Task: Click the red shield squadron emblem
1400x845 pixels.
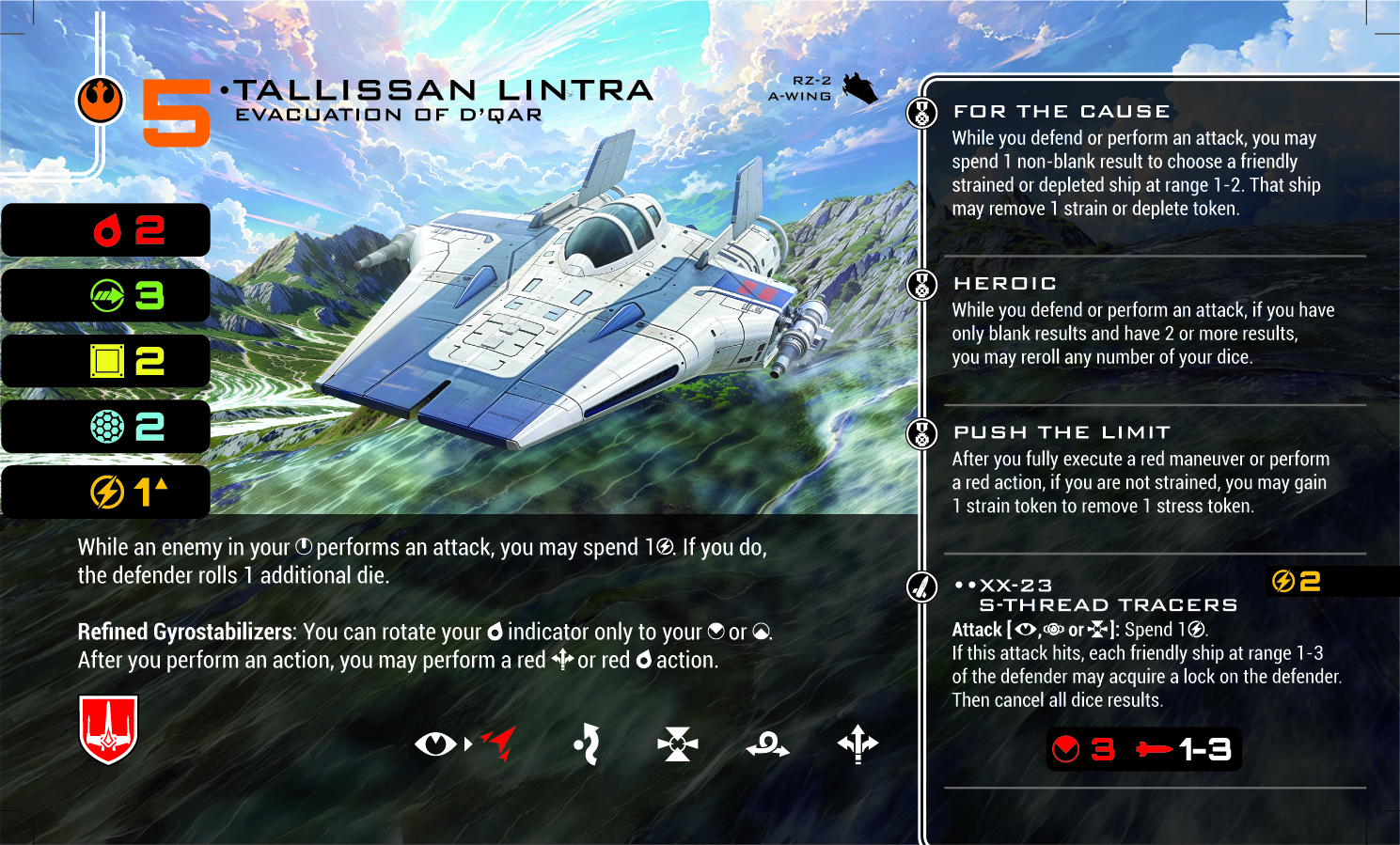Action: point(108,728)
